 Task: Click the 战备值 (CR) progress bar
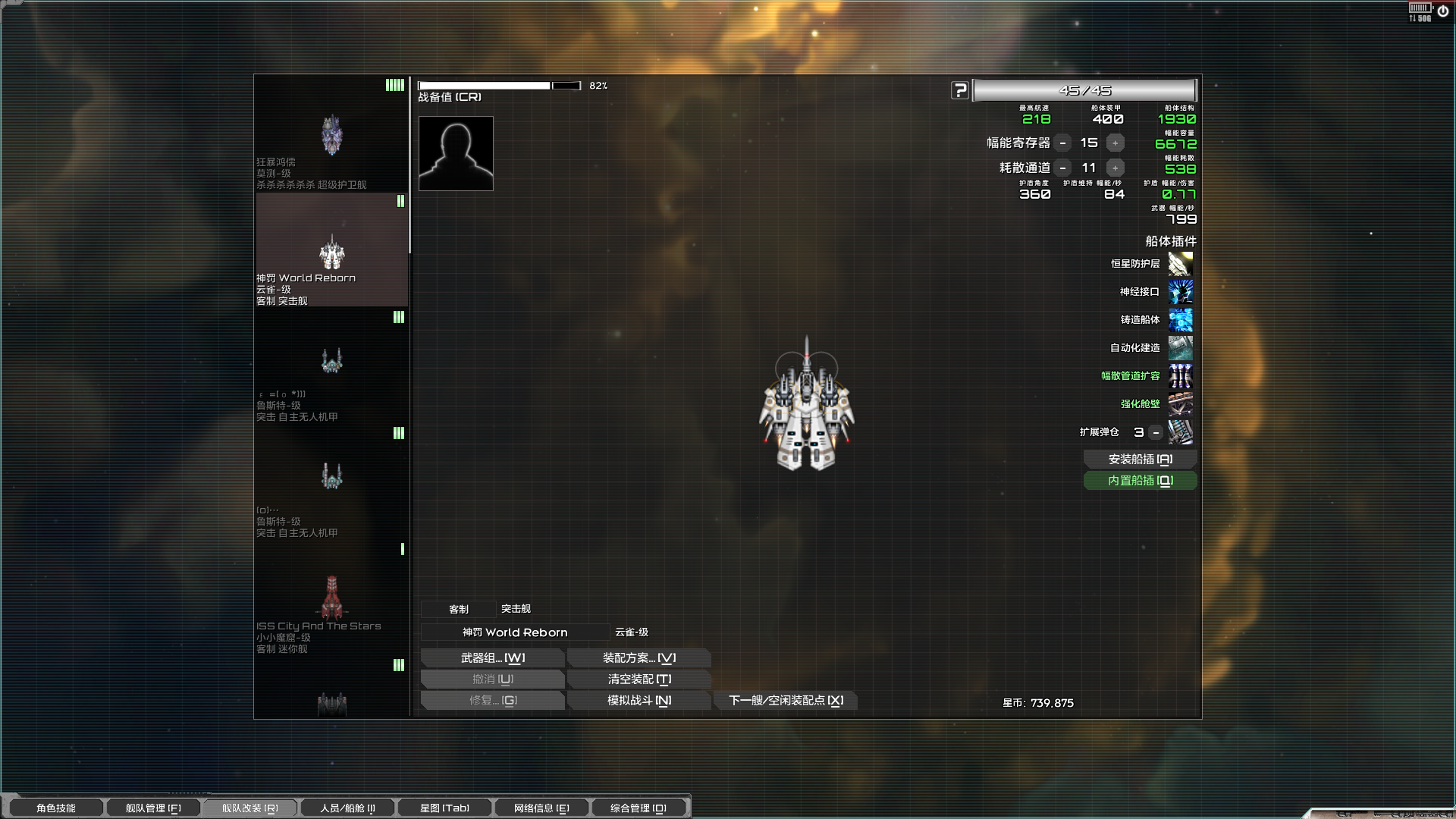500,85
